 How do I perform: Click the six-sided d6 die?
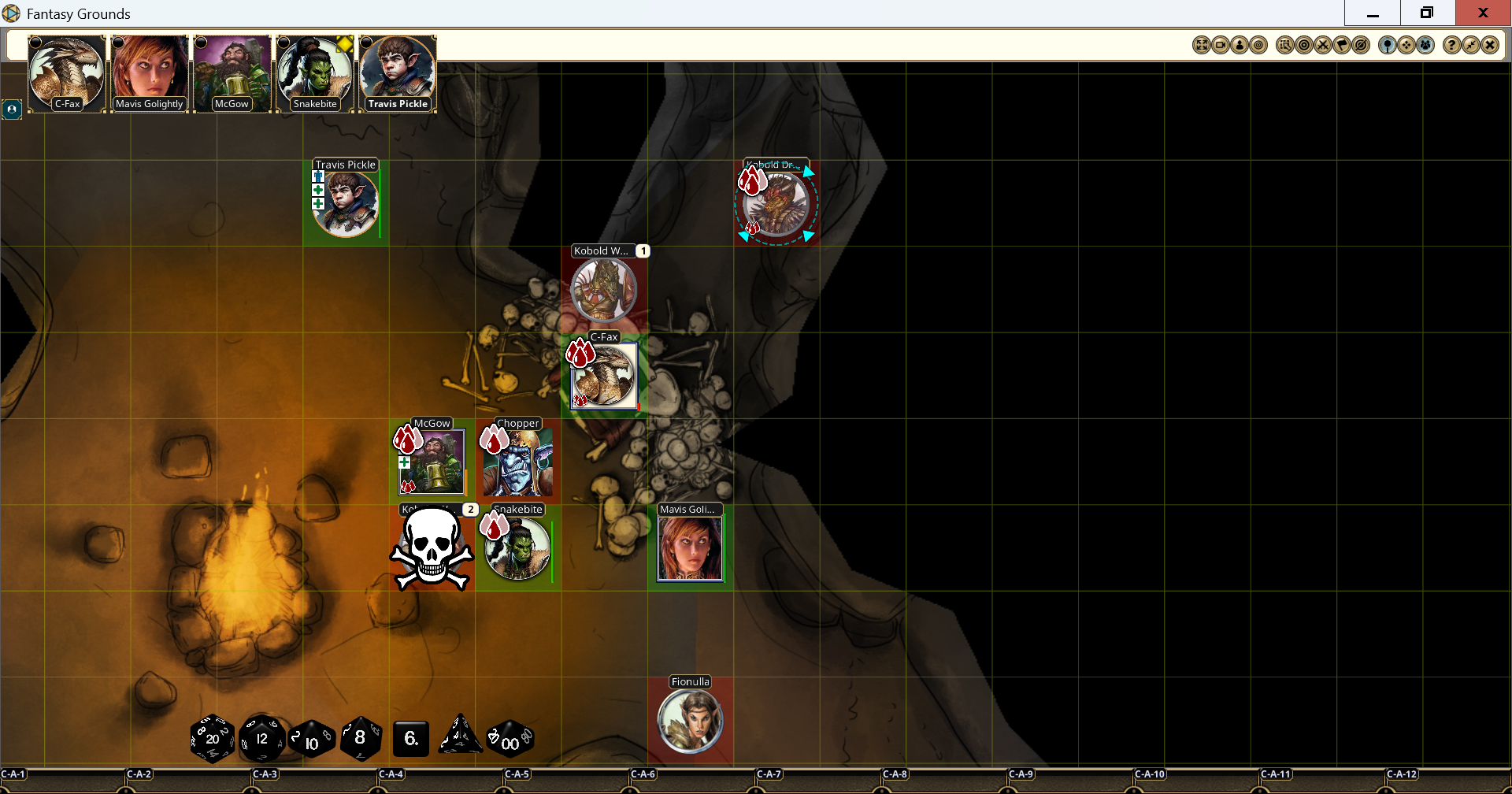pyautogui.click(x=410, y=739)
